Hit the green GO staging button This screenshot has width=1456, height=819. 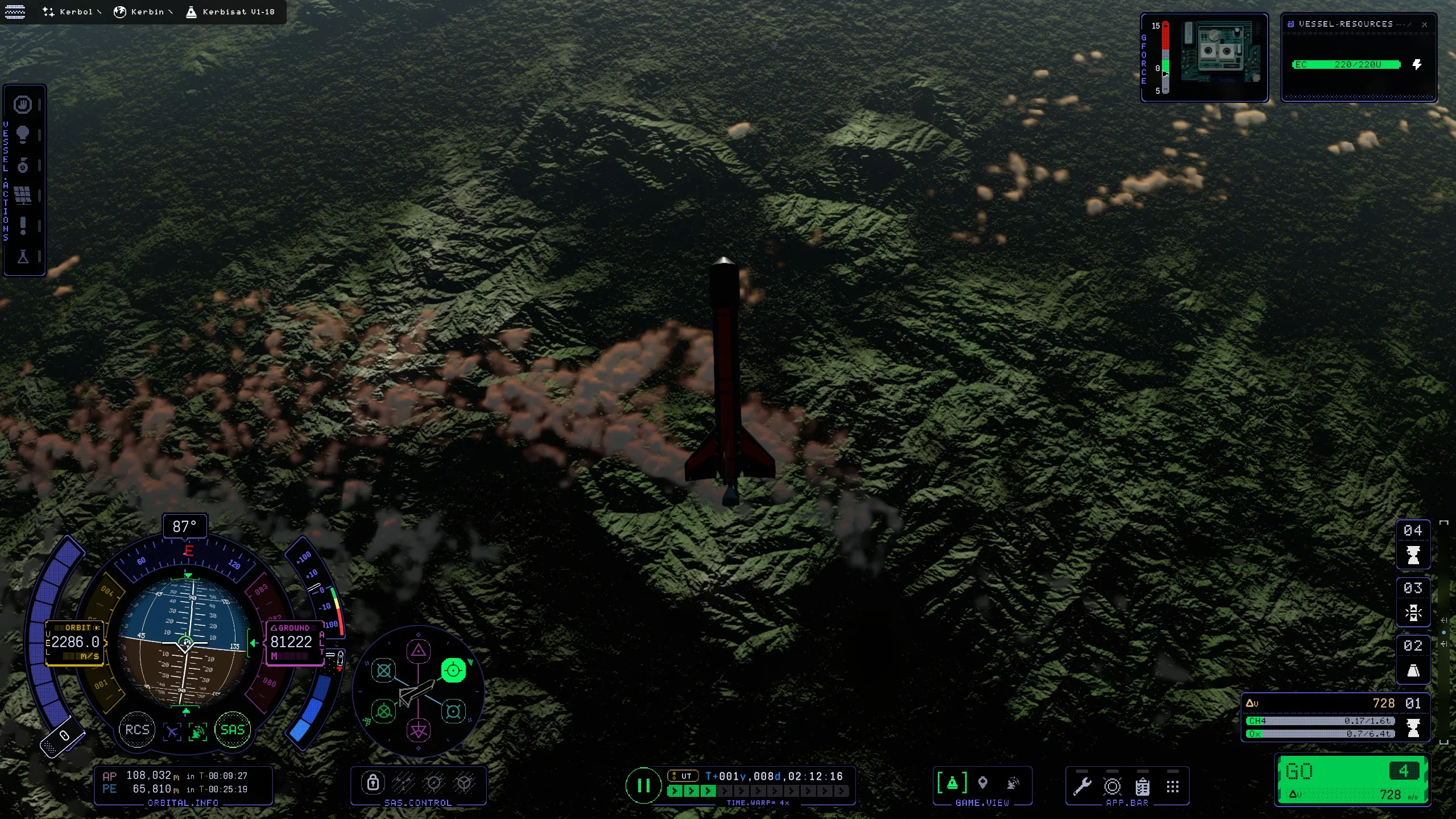(x=1352, y=780)
